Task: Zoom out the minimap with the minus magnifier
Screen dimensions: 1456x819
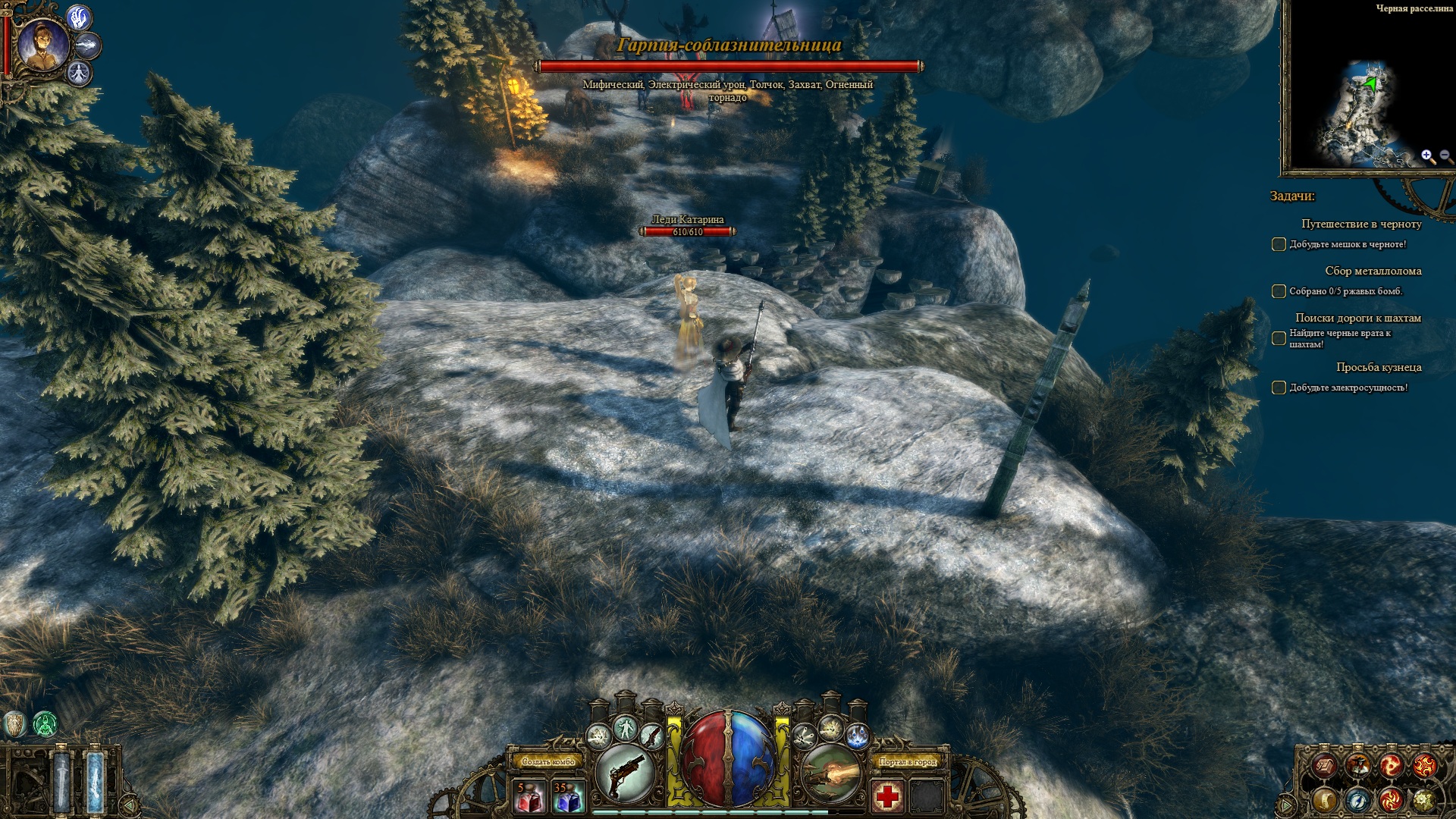Action: click(1445, 156)
